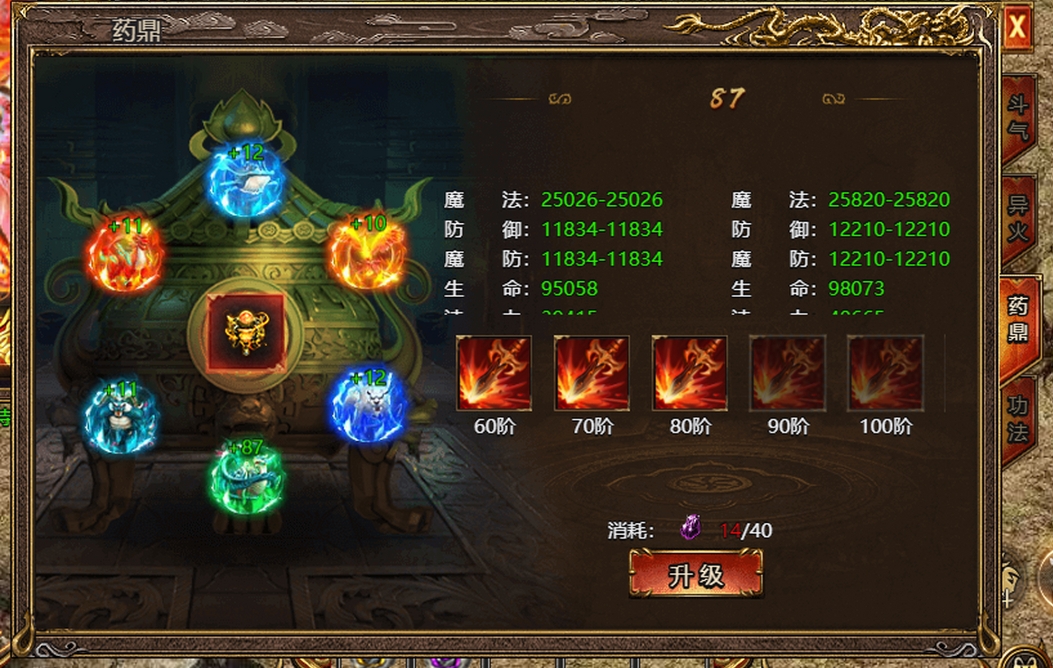Select the green orb marked +87
The image size is (1053, 668).
click(247, 477)
